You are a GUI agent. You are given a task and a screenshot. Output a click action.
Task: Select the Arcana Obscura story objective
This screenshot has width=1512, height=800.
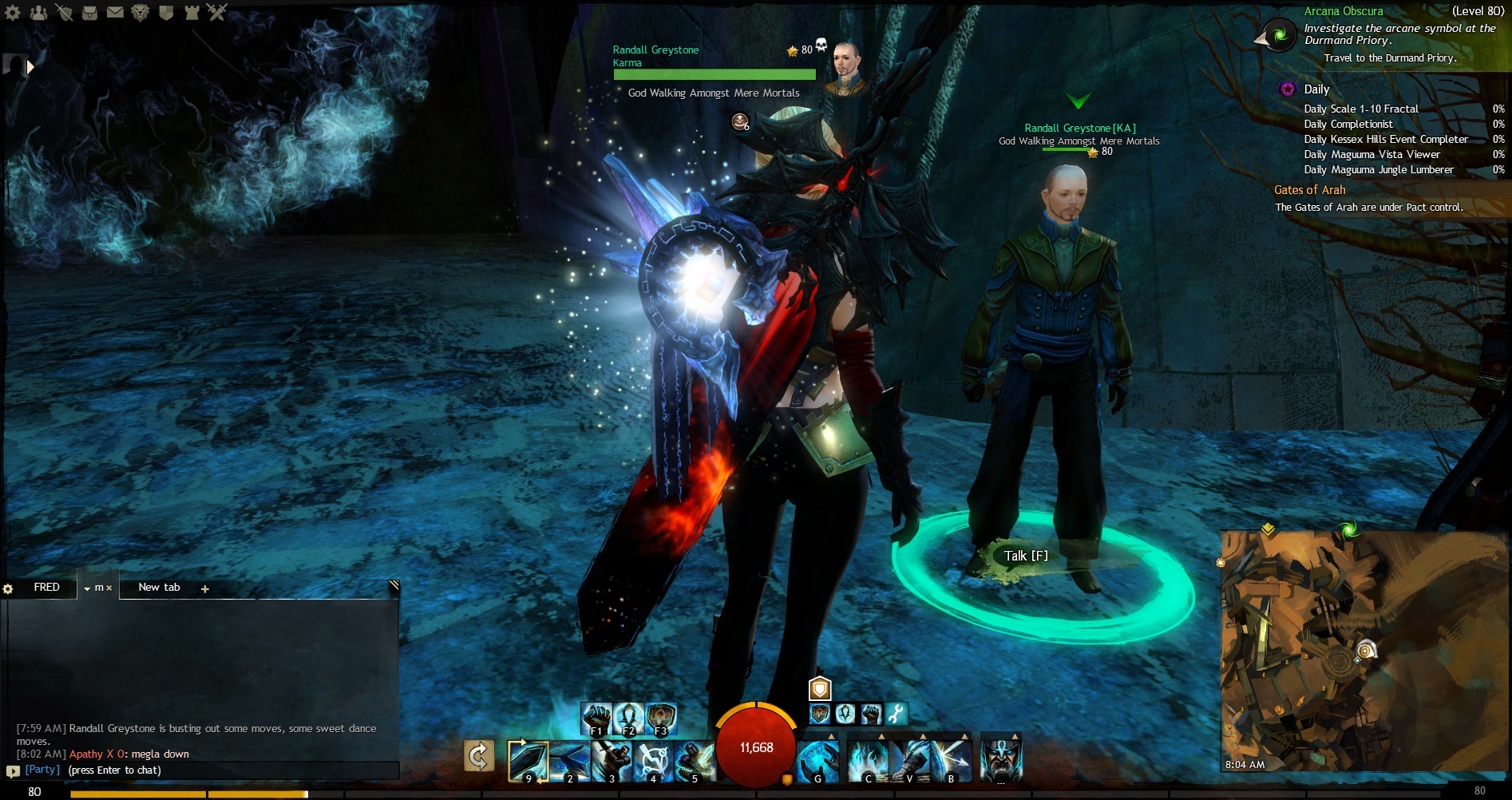tap(1344, 11)
